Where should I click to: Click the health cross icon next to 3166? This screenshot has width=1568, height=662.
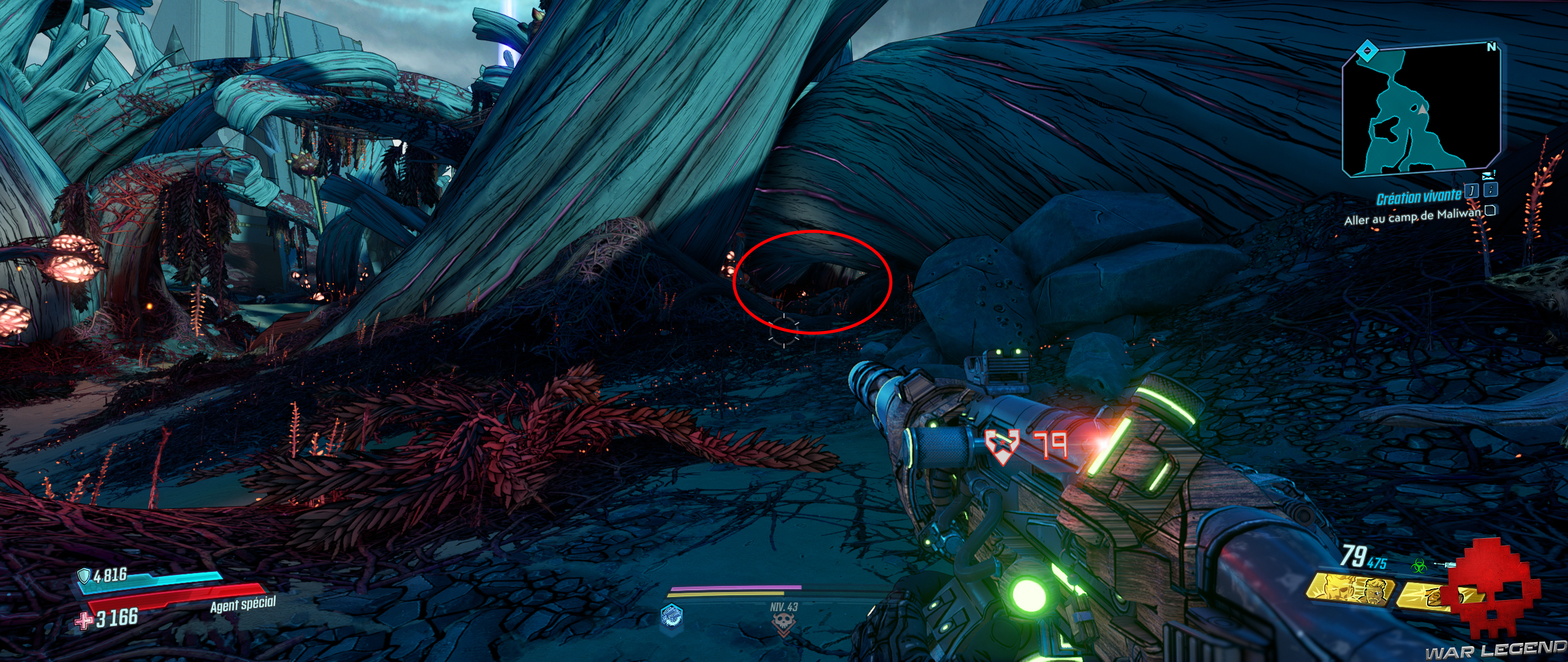[85, 620]
